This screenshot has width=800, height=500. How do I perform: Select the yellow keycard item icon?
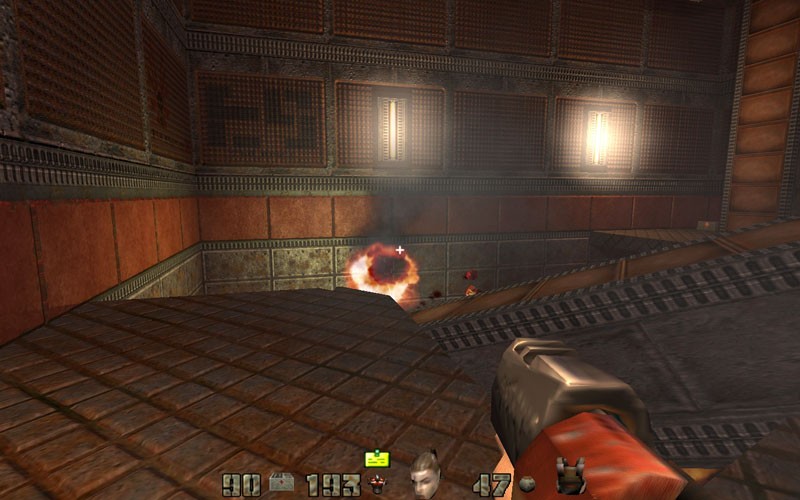(x=377, y=459)
